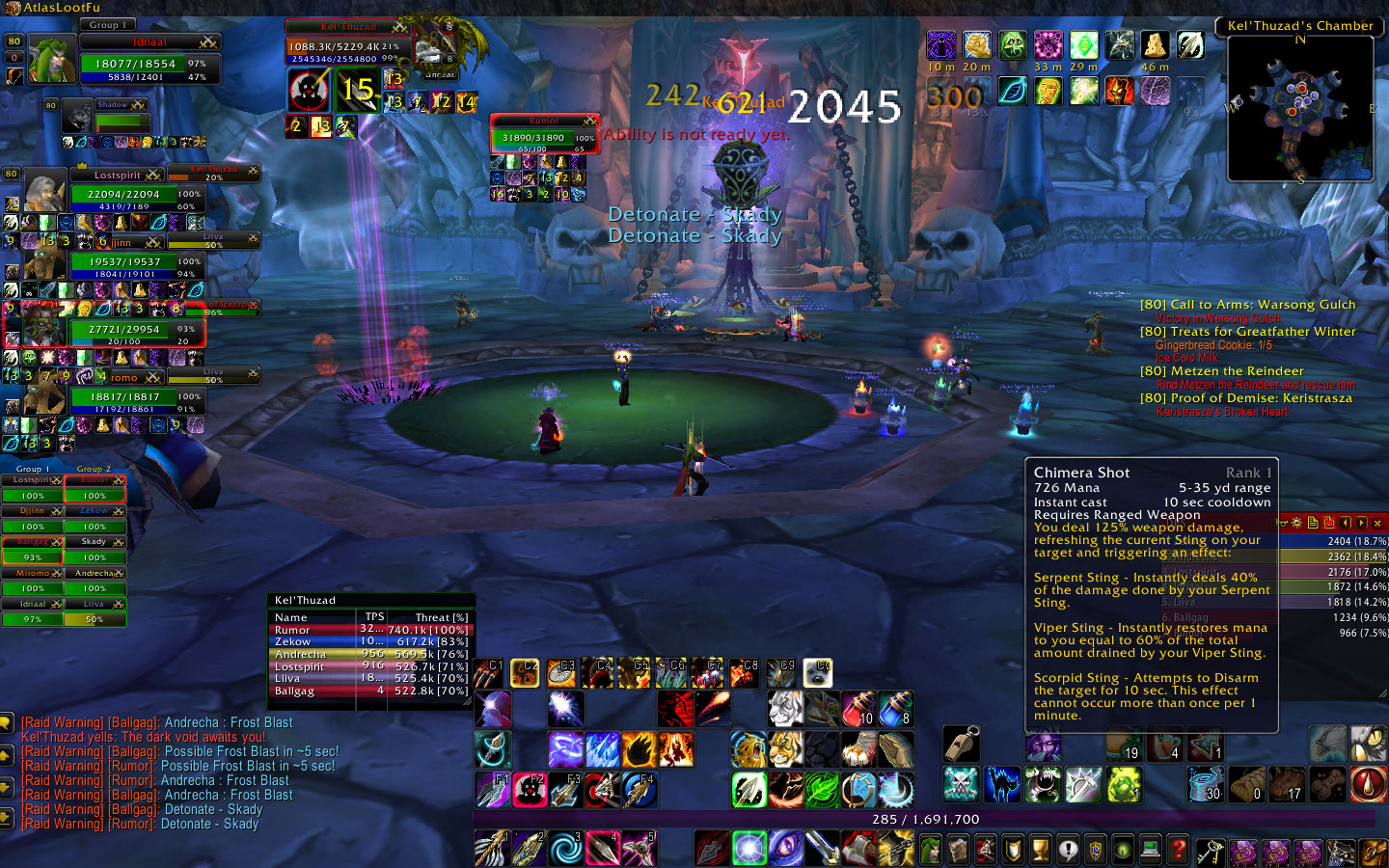The image size is (1389, 868).
Task: Open the red question mark help menu
Action: [1177, 850]
